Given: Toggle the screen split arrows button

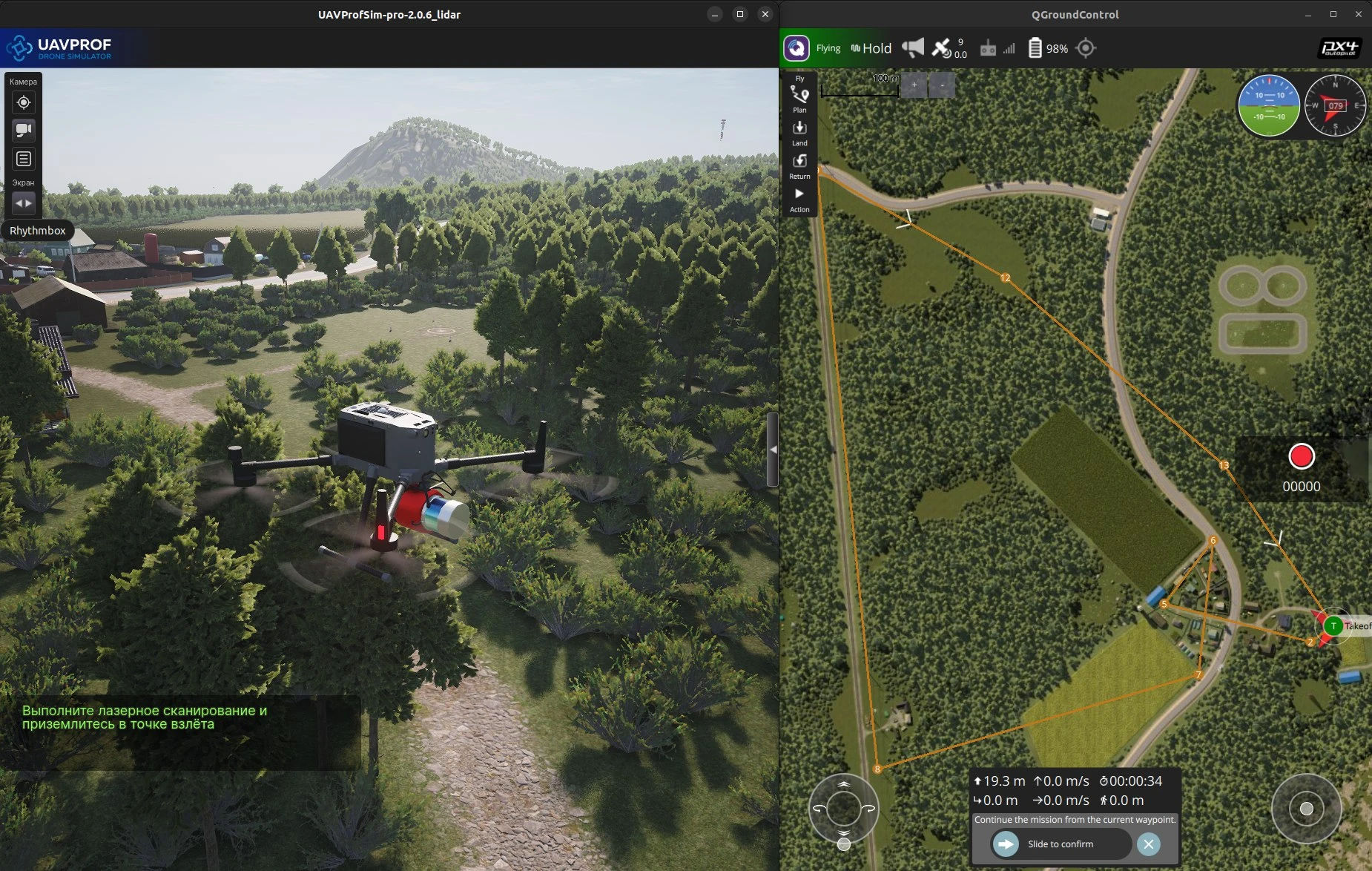Looking at the screenshot, I should pyautogui.click(x=24, y=203).
